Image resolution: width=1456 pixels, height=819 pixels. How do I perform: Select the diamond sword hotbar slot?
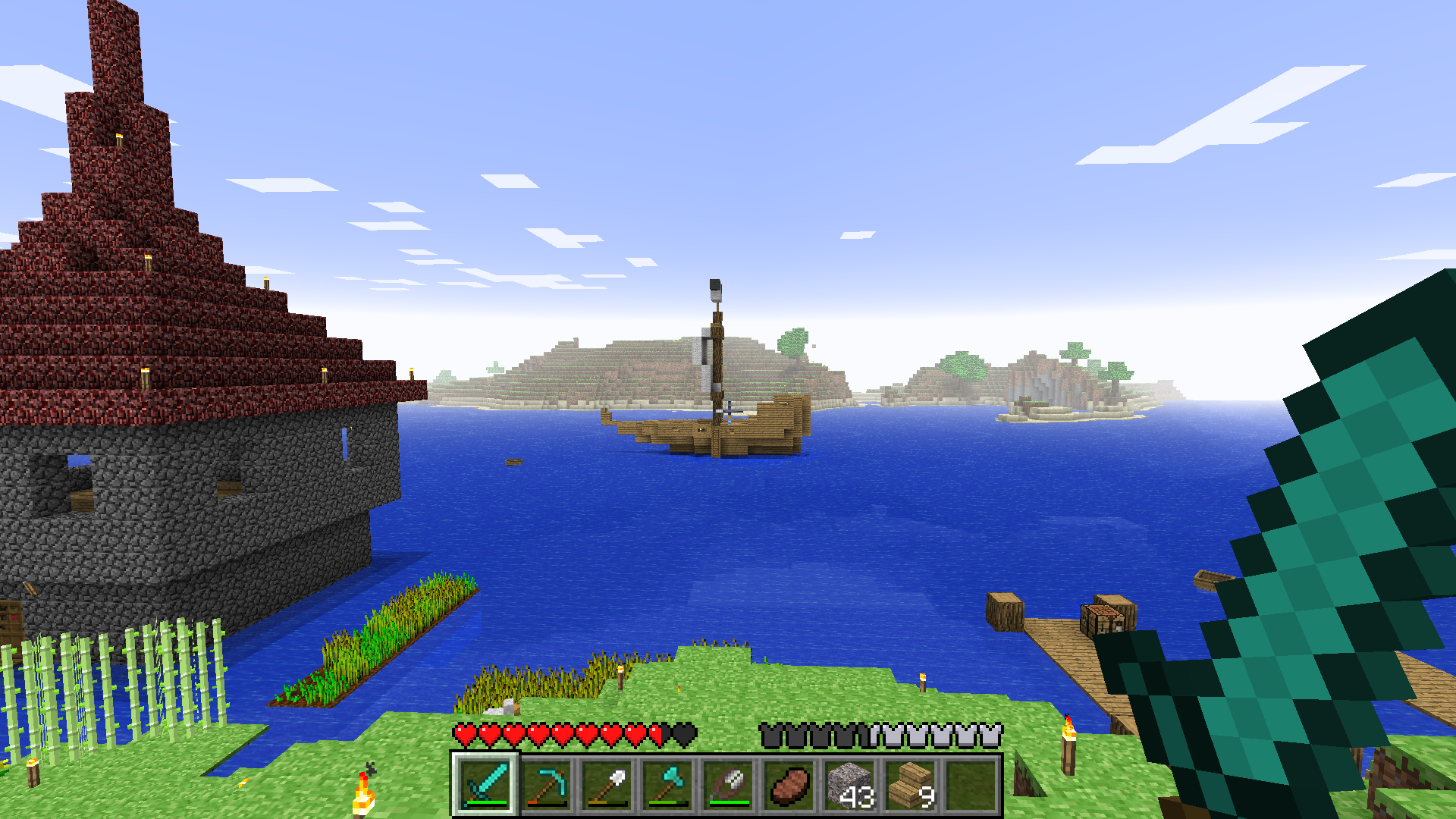485,785
